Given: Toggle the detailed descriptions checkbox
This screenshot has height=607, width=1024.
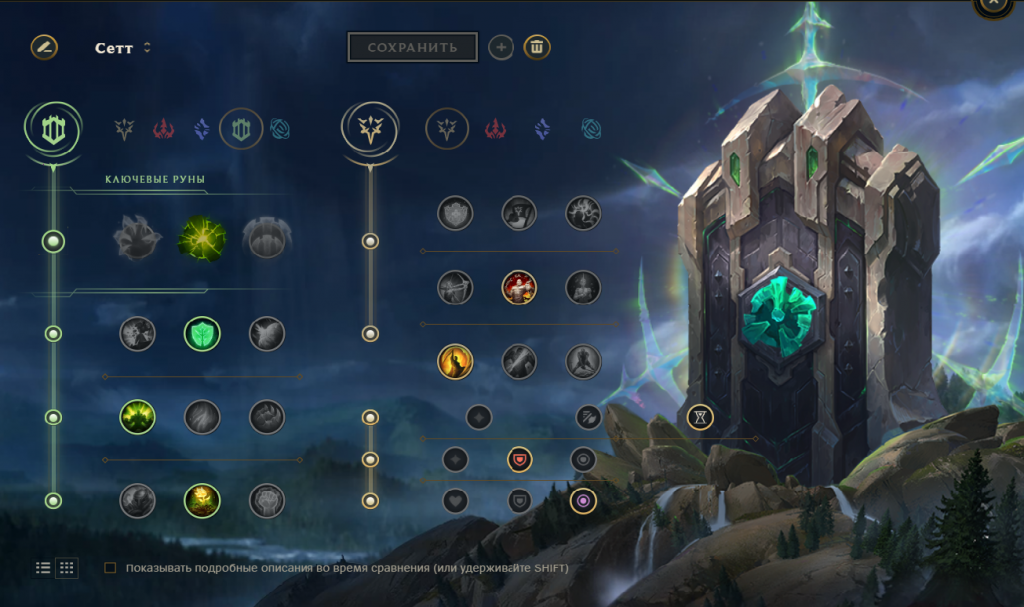Looking at the screenshot, I should click(x=110, y=568).
